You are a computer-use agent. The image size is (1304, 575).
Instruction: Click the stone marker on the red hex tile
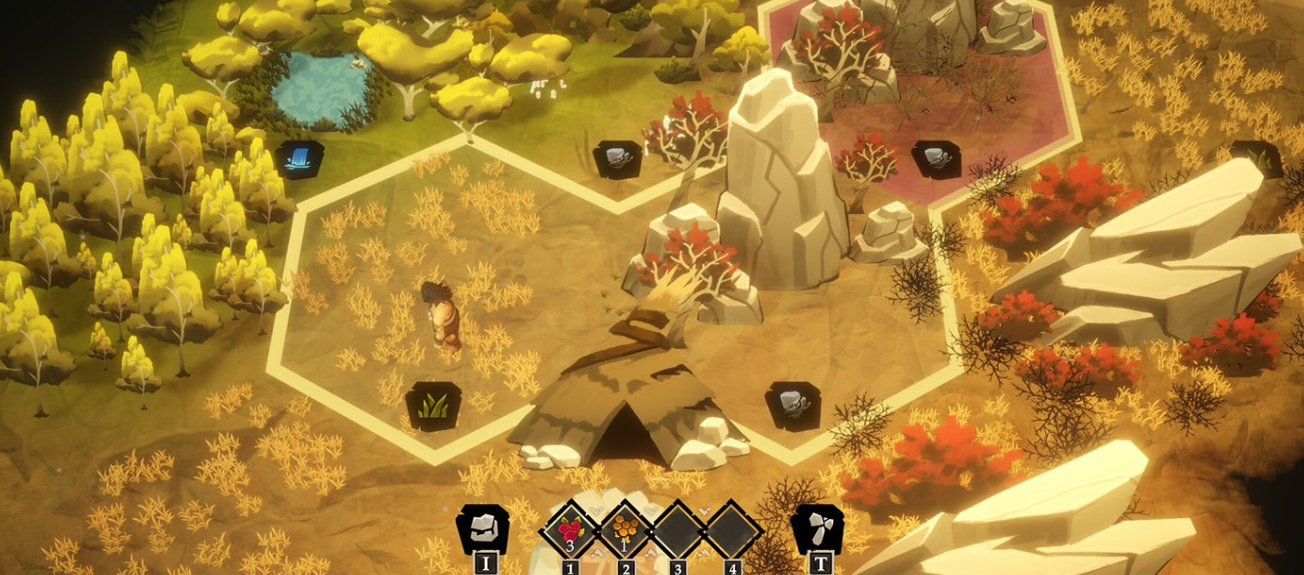(x=936, y=158)
